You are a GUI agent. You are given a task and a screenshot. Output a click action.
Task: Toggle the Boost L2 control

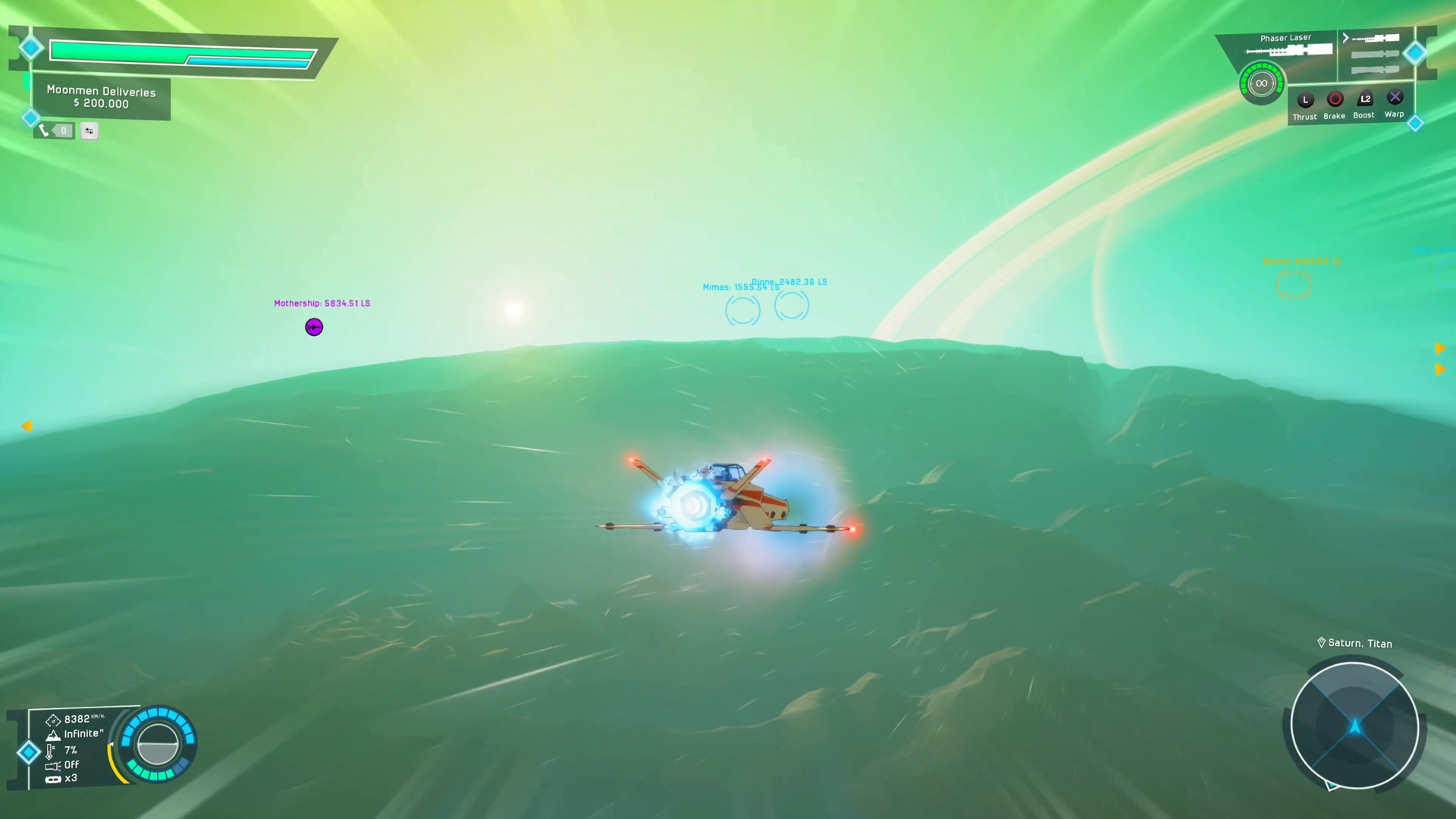tap(1364, 97)
